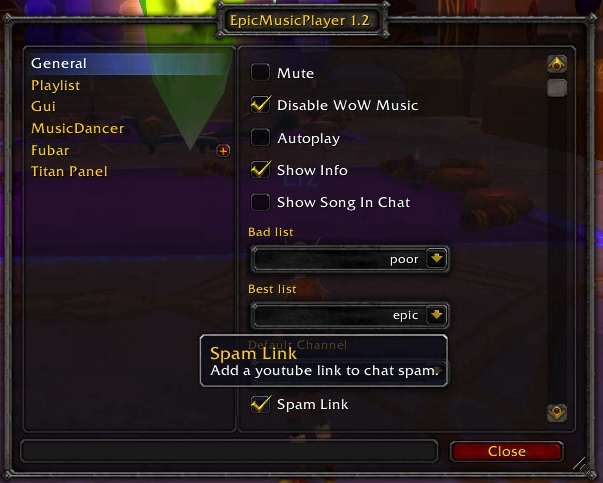Open the Bad list dropdown

click(435, 259)
